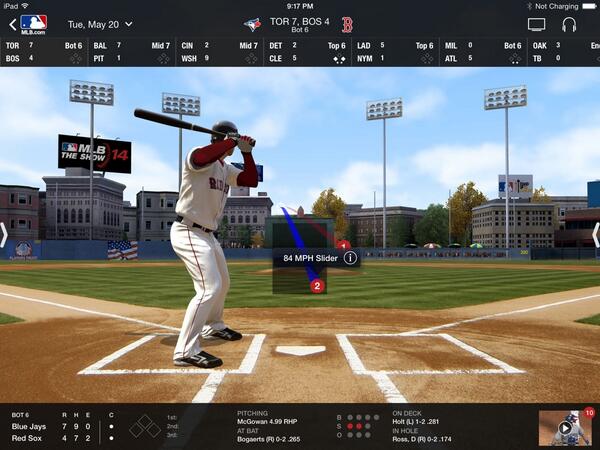The height and width of the screenshot is (450, 600).
Task: Select pitch marker number 2
Action: [x=317, y=285]
